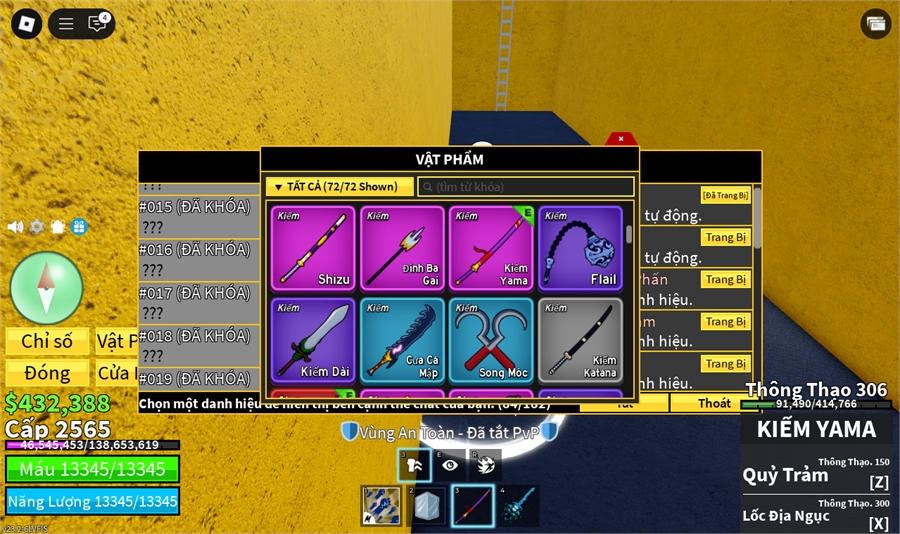900x534 pixels.
Task: Open the Chỉ số stats panel
Action: click(x=47, y=342)
